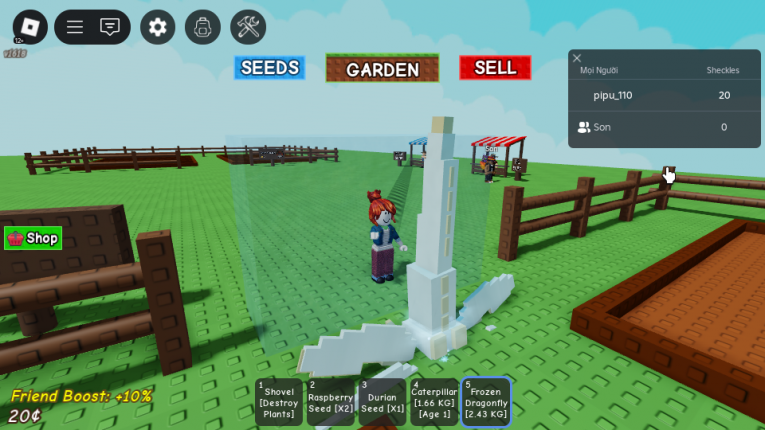Open the green Shop button
The height and width of the screenshot is (430, 765).
tap(33, 238)
